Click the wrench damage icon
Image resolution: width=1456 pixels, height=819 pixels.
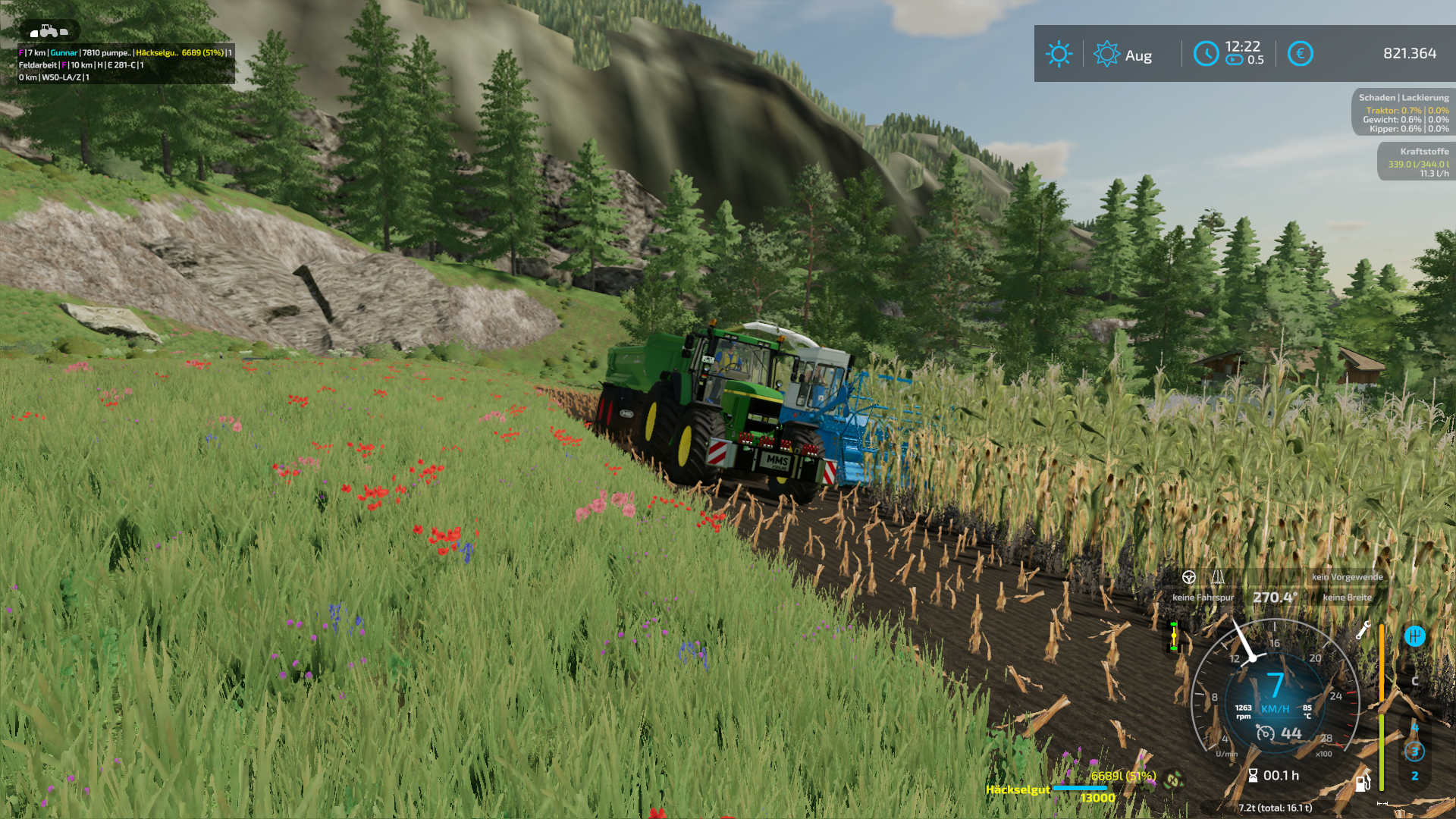coord(1363,630)
